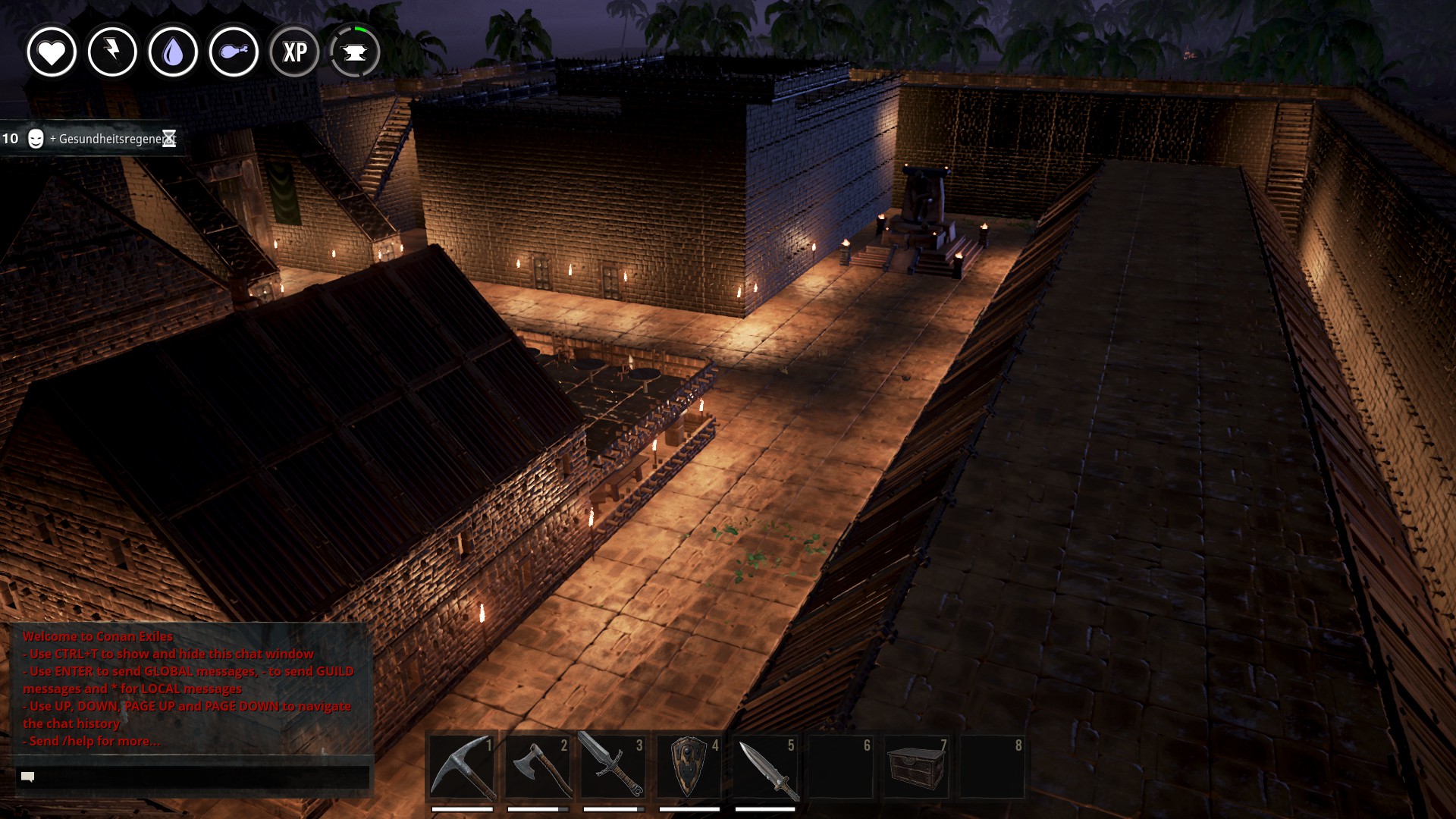
Task: Equip the sword in hotbar slot 3
Action: (x=613, y=767)
